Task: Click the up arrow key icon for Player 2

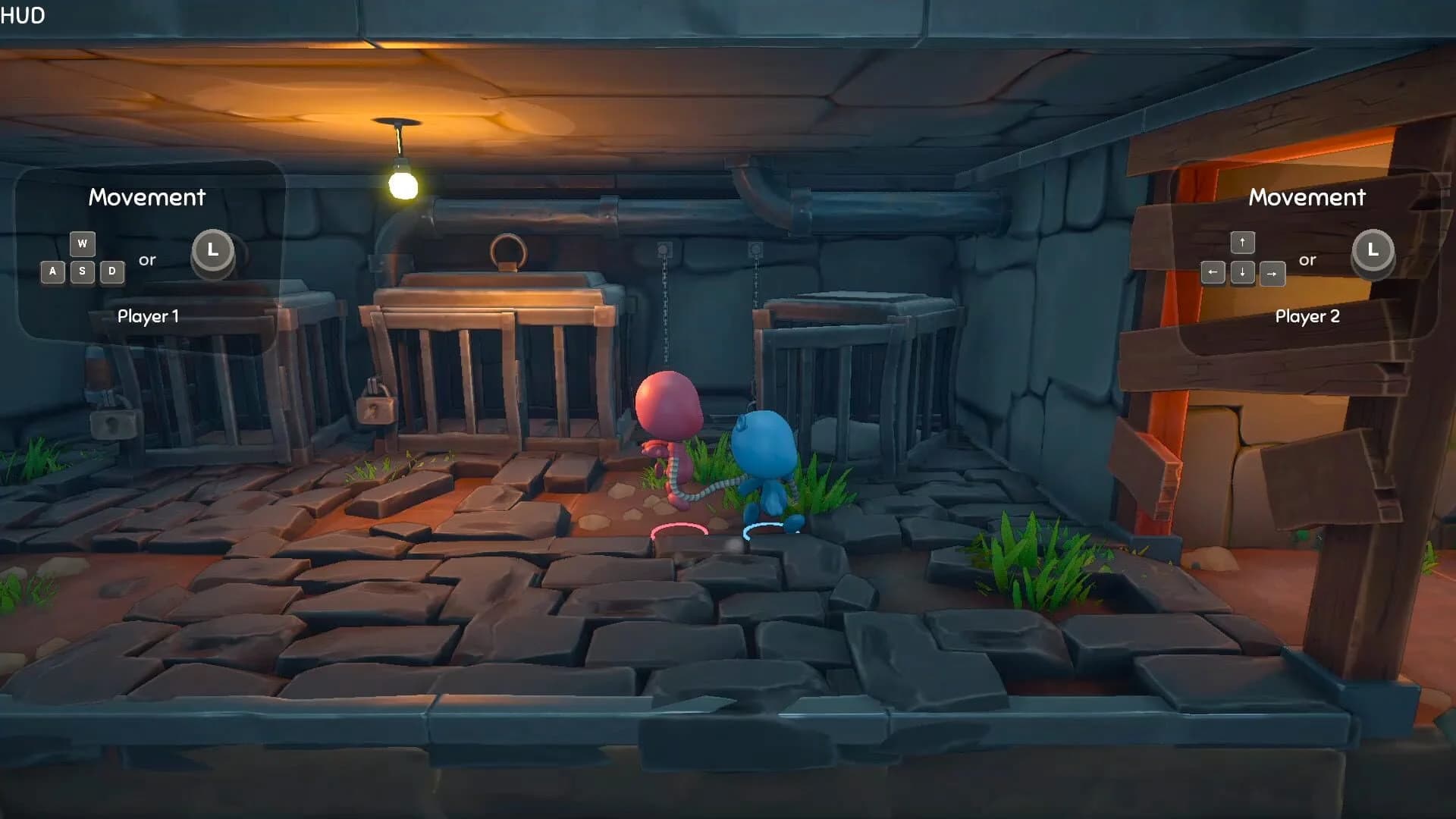Action: click(x=1242, y=243)
